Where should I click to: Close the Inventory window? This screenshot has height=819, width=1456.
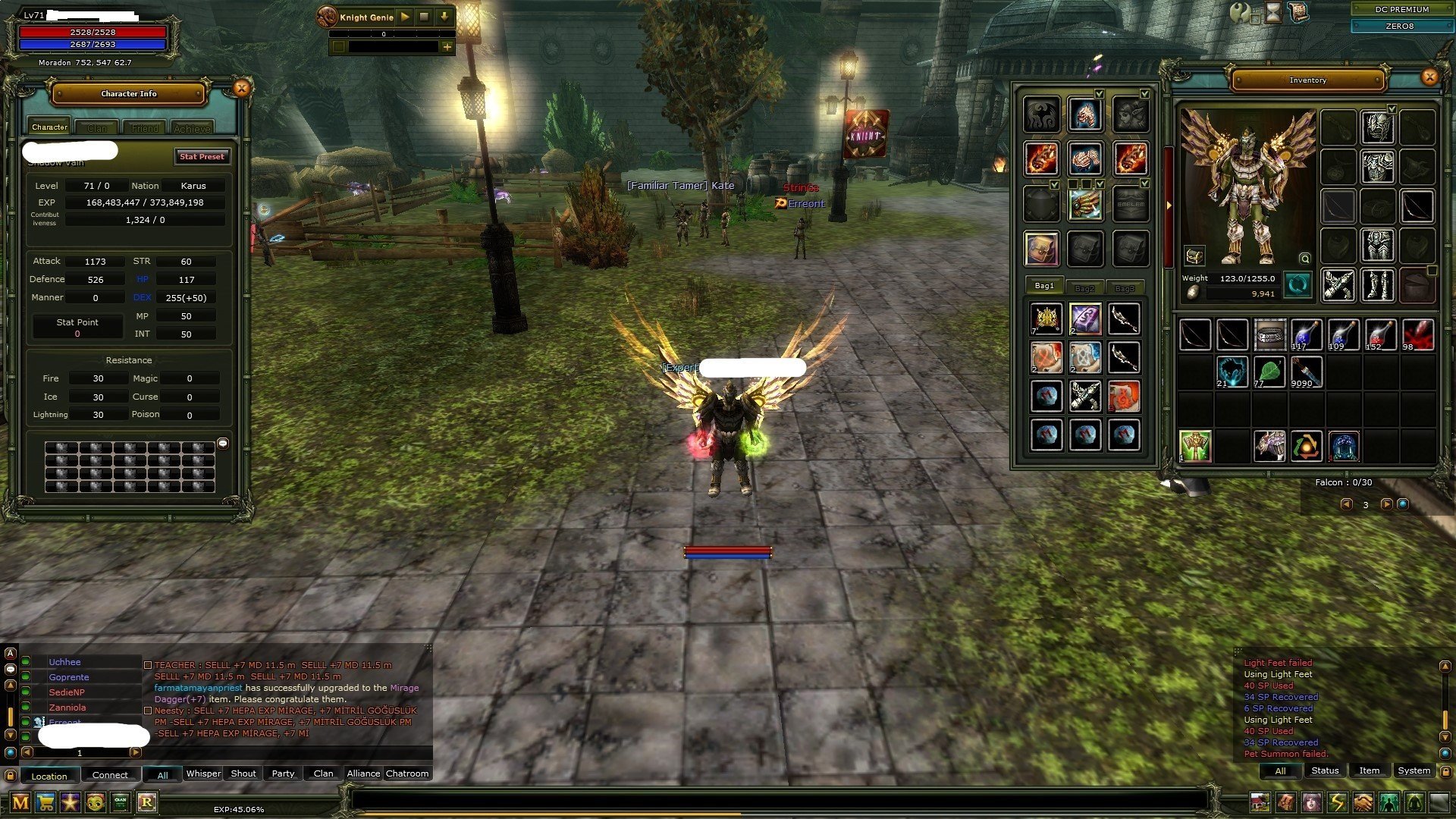pyautogui.click(x=1429, y=77)
